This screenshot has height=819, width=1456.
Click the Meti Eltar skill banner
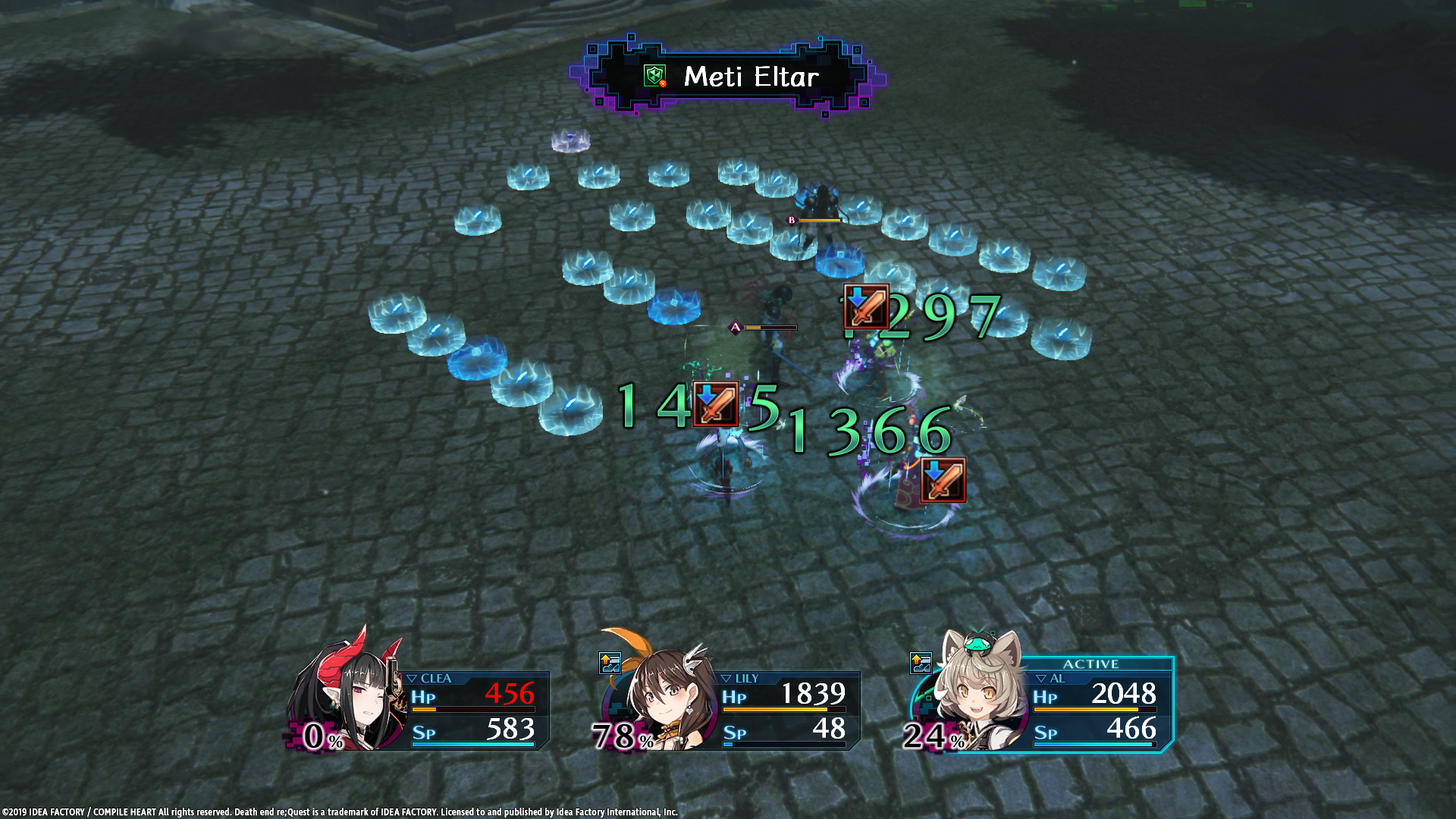coord(728,77)
